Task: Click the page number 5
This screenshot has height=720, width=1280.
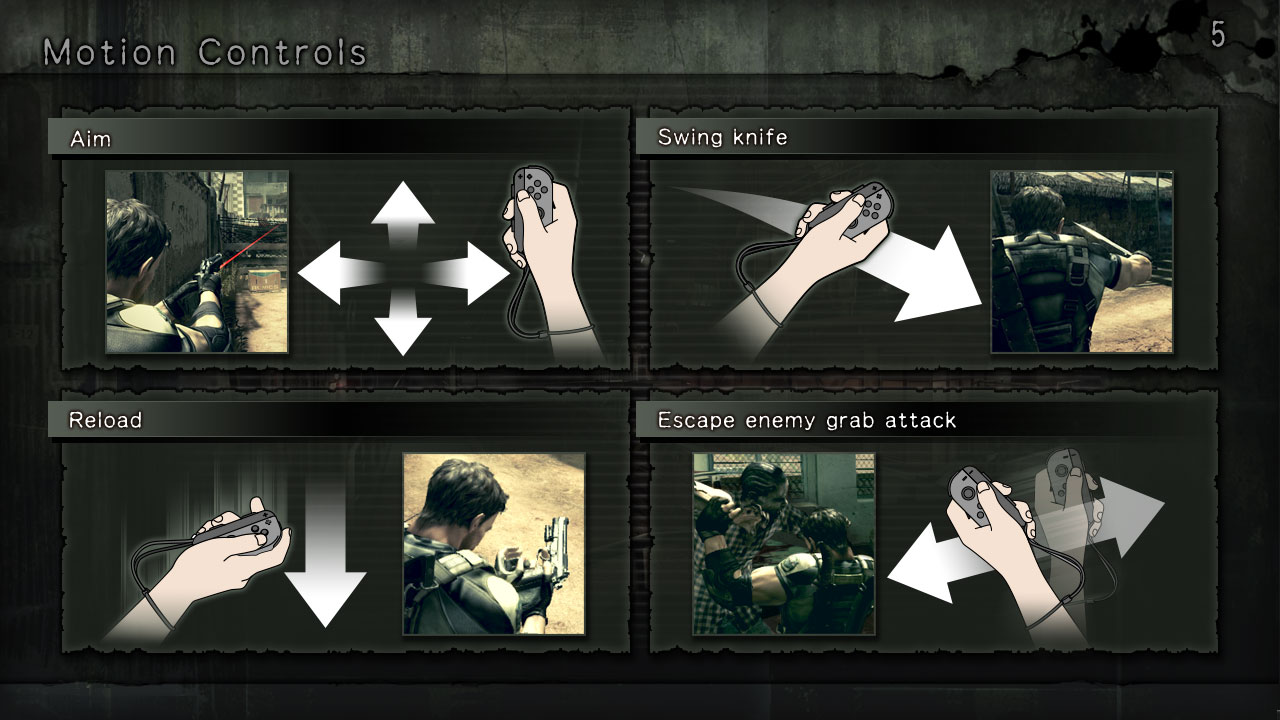Action: 1216,33
